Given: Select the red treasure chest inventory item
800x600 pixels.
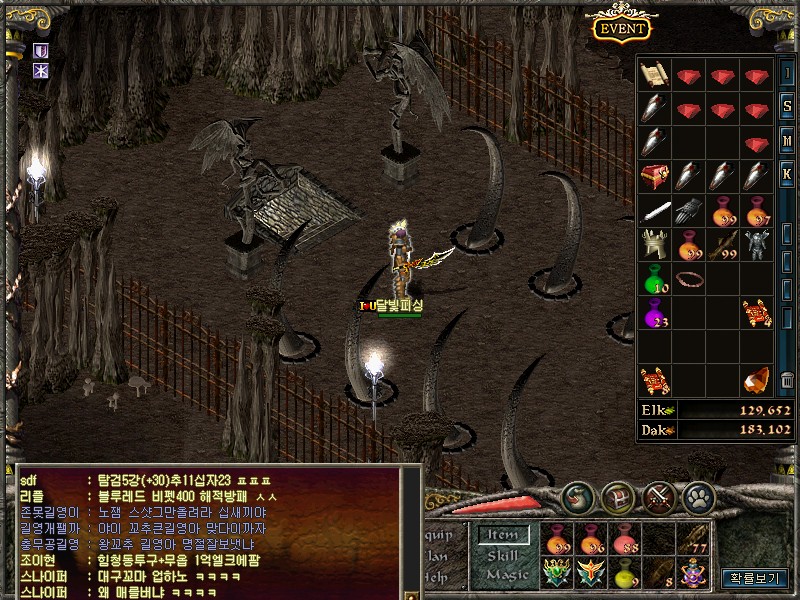Looking at the screenshot, I should 655,176.
